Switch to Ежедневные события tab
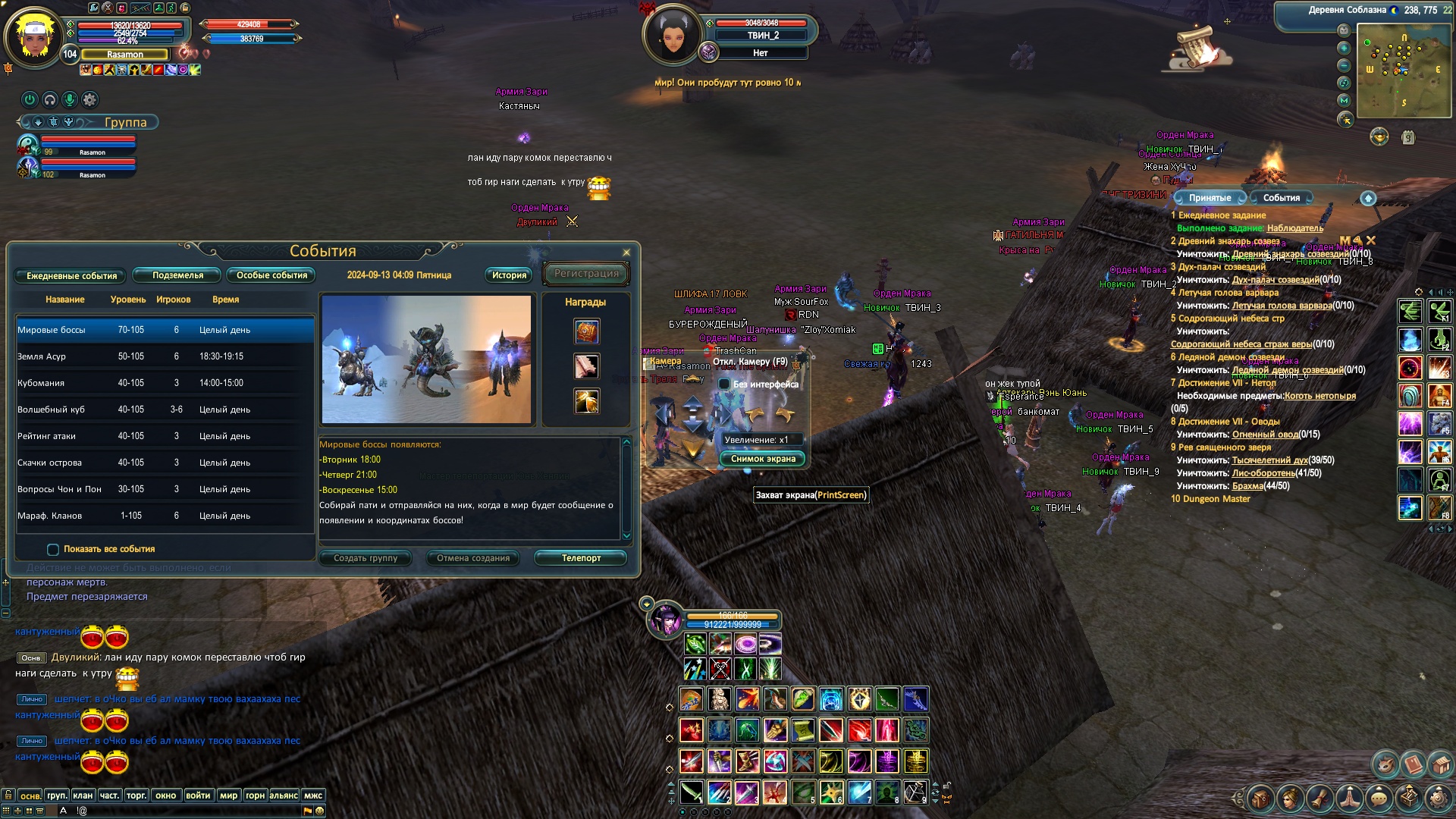The width and height of the screenshot is (1456, 819). 72,276
